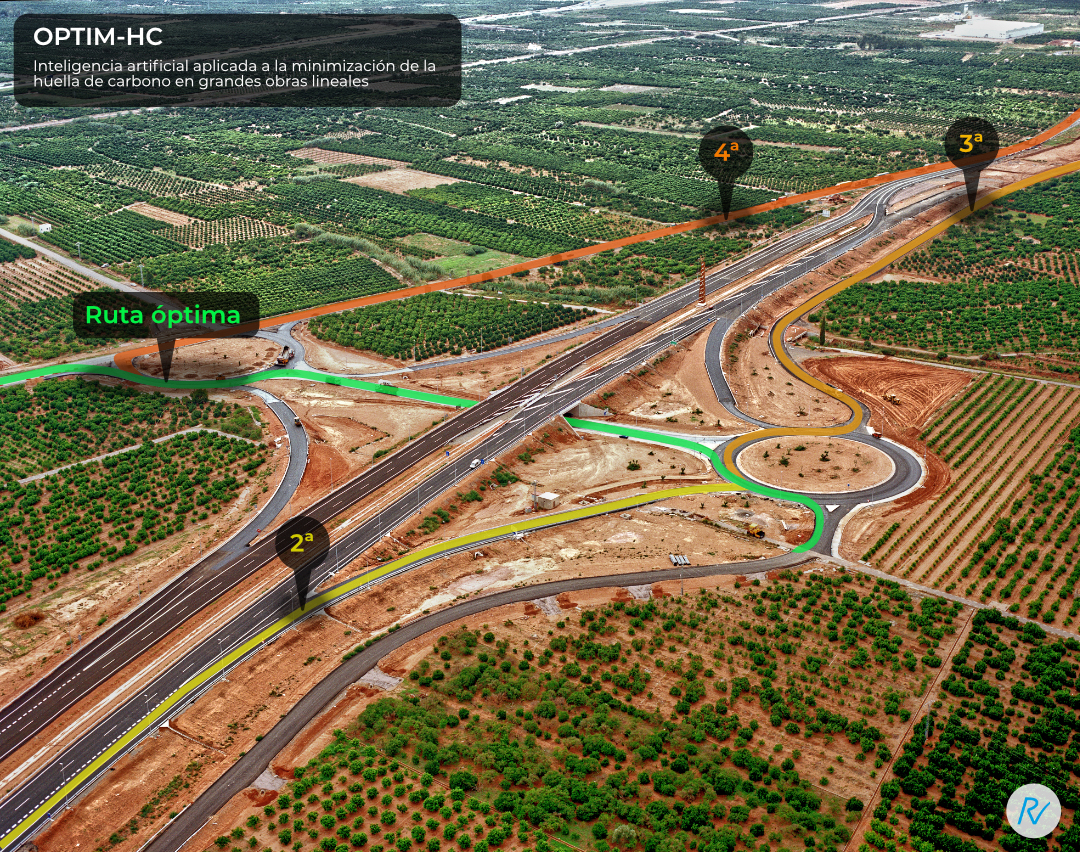Choose the 2ª route pin

(x=302, y=544)
